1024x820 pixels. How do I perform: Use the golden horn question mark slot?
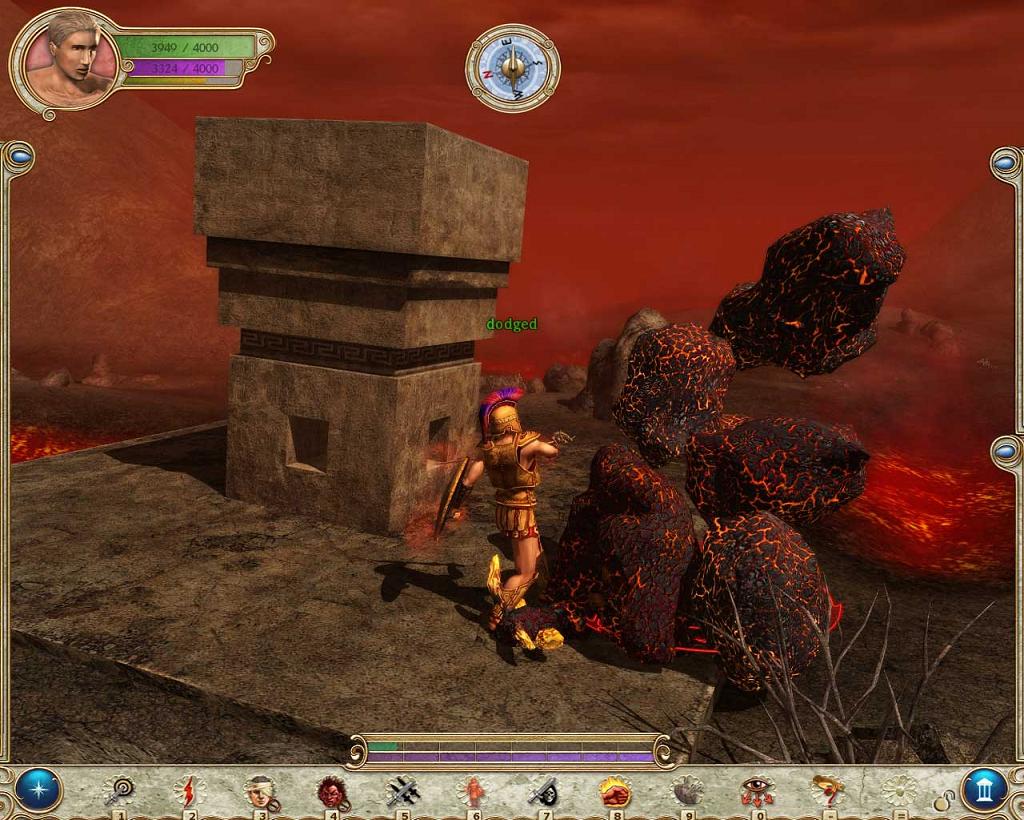pos(828,791)
